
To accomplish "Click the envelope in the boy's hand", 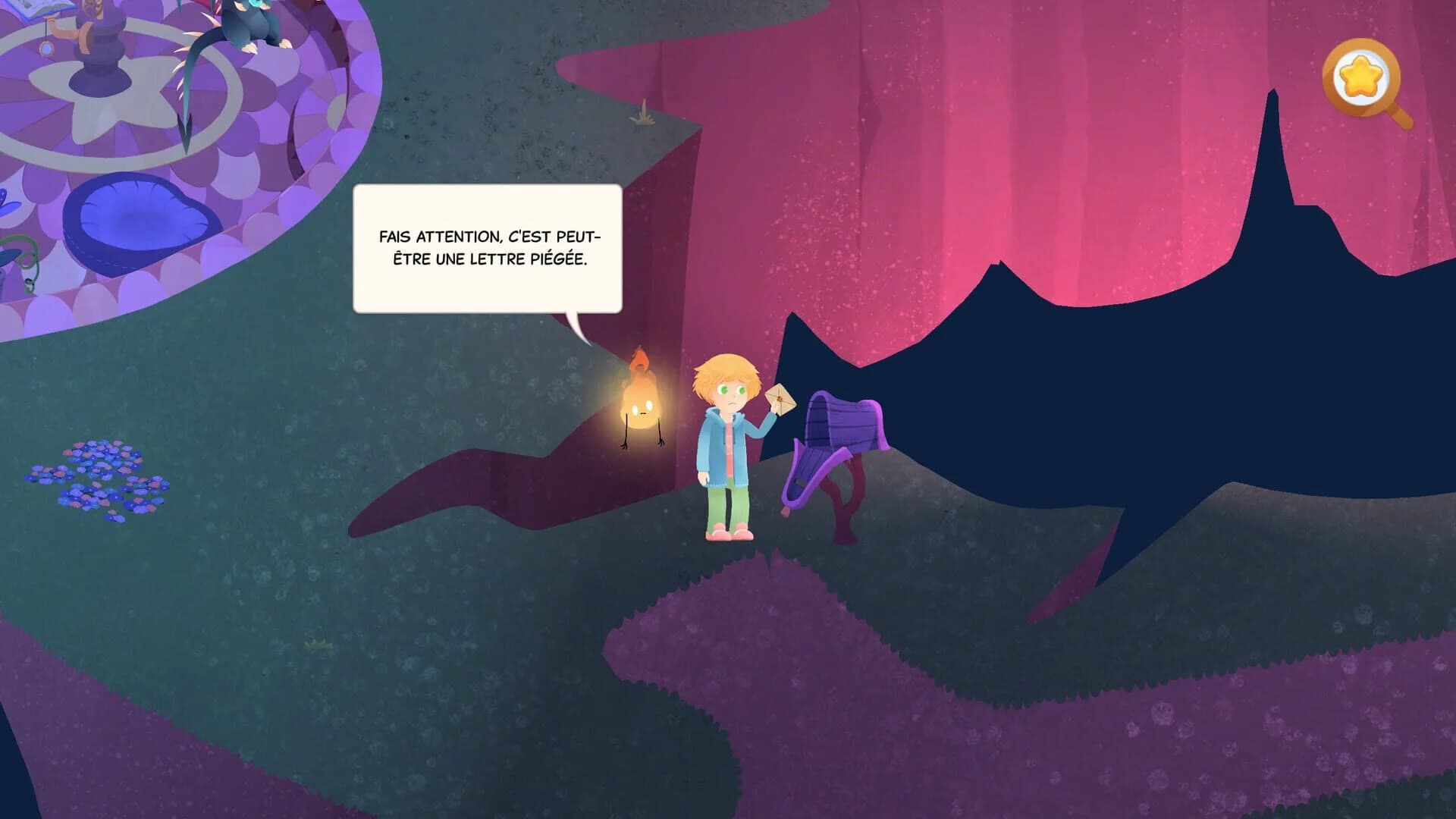I will [x=779, y=397].
